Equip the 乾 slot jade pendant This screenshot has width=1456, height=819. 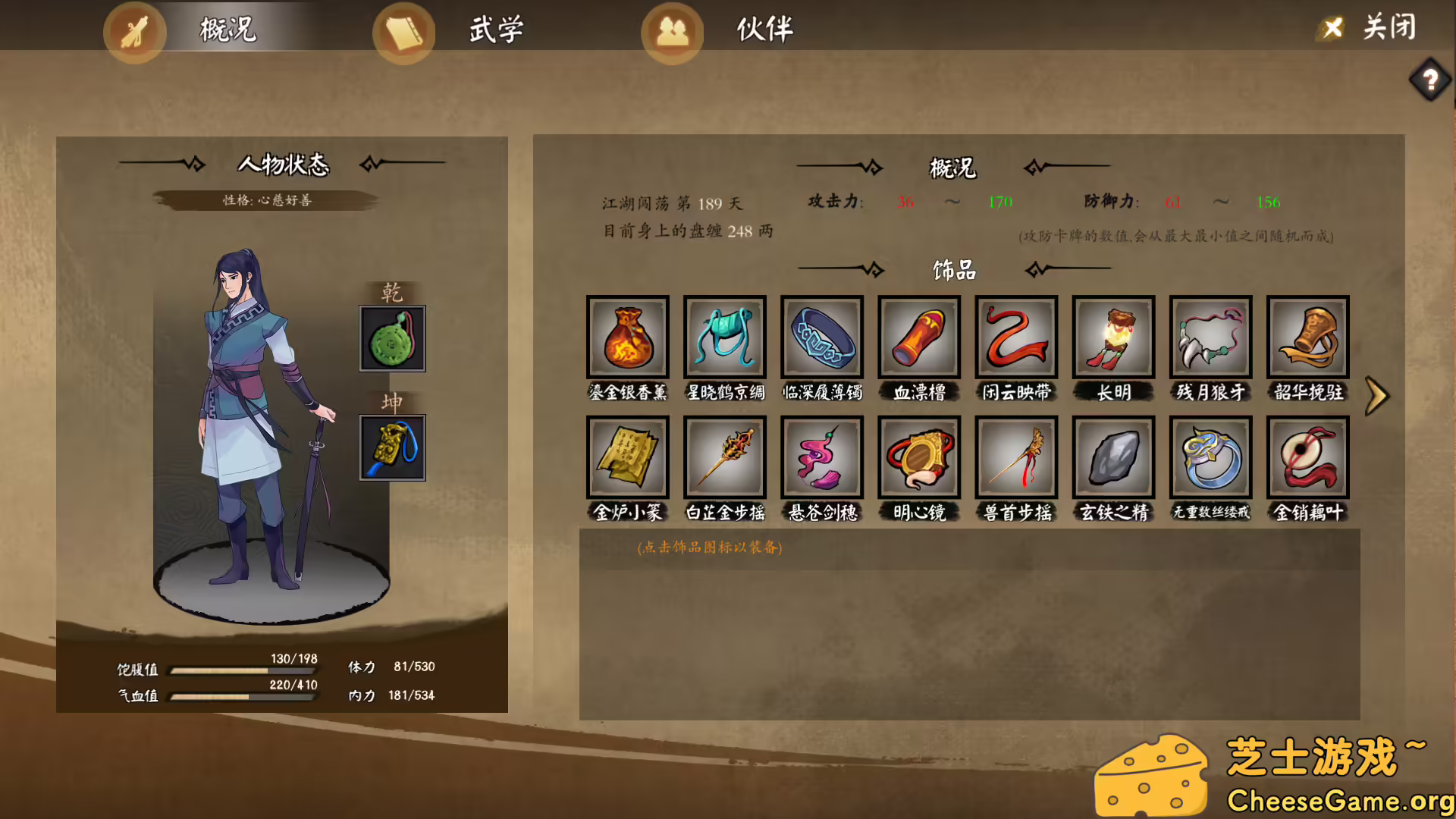tap(392, 338)
